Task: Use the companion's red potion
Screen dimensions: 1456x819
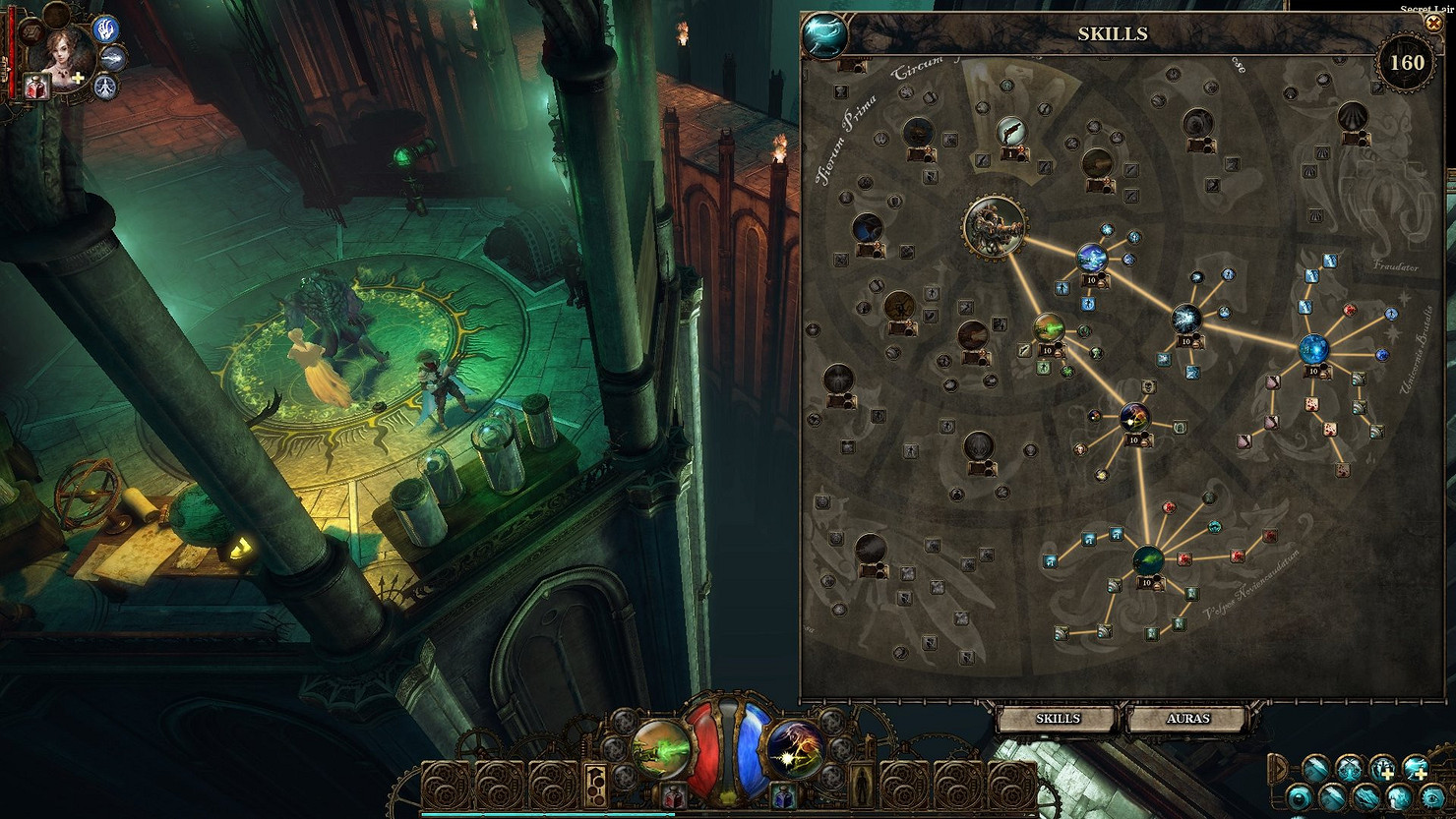Action: coord(38,89)
